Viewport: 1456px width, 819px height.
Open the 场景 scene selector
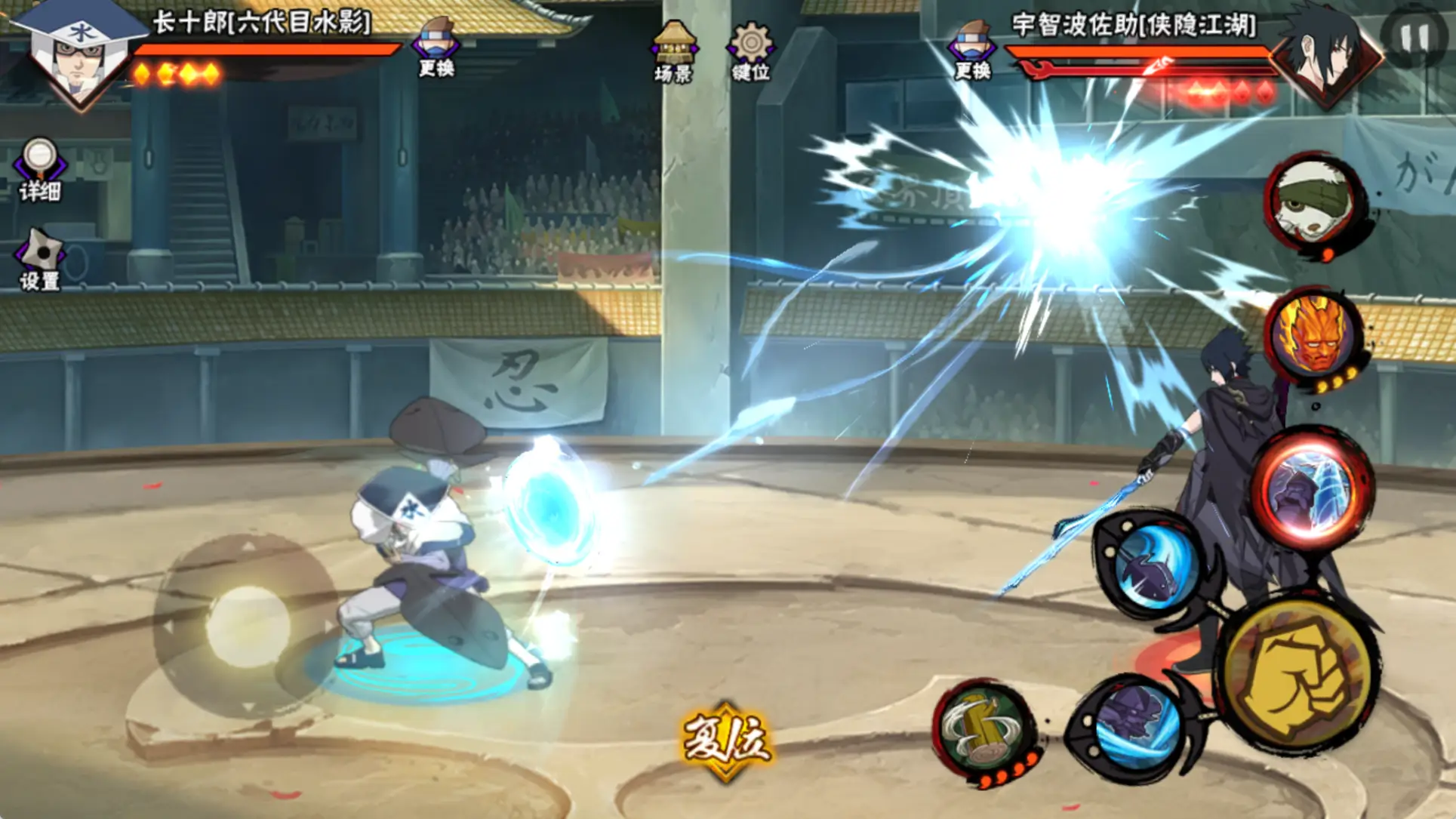pos(673,51)
